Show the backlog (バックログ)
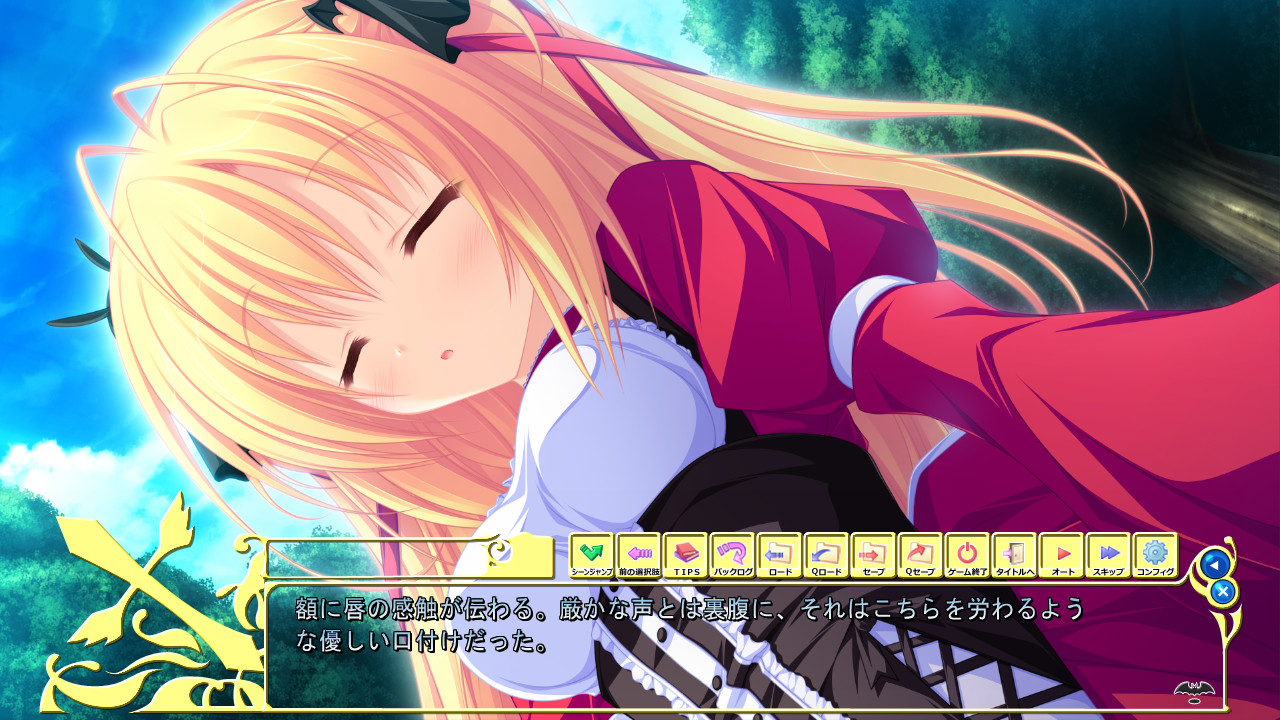Image resolution: width=1280 pixels, height=720 pixels. [732, 555]
